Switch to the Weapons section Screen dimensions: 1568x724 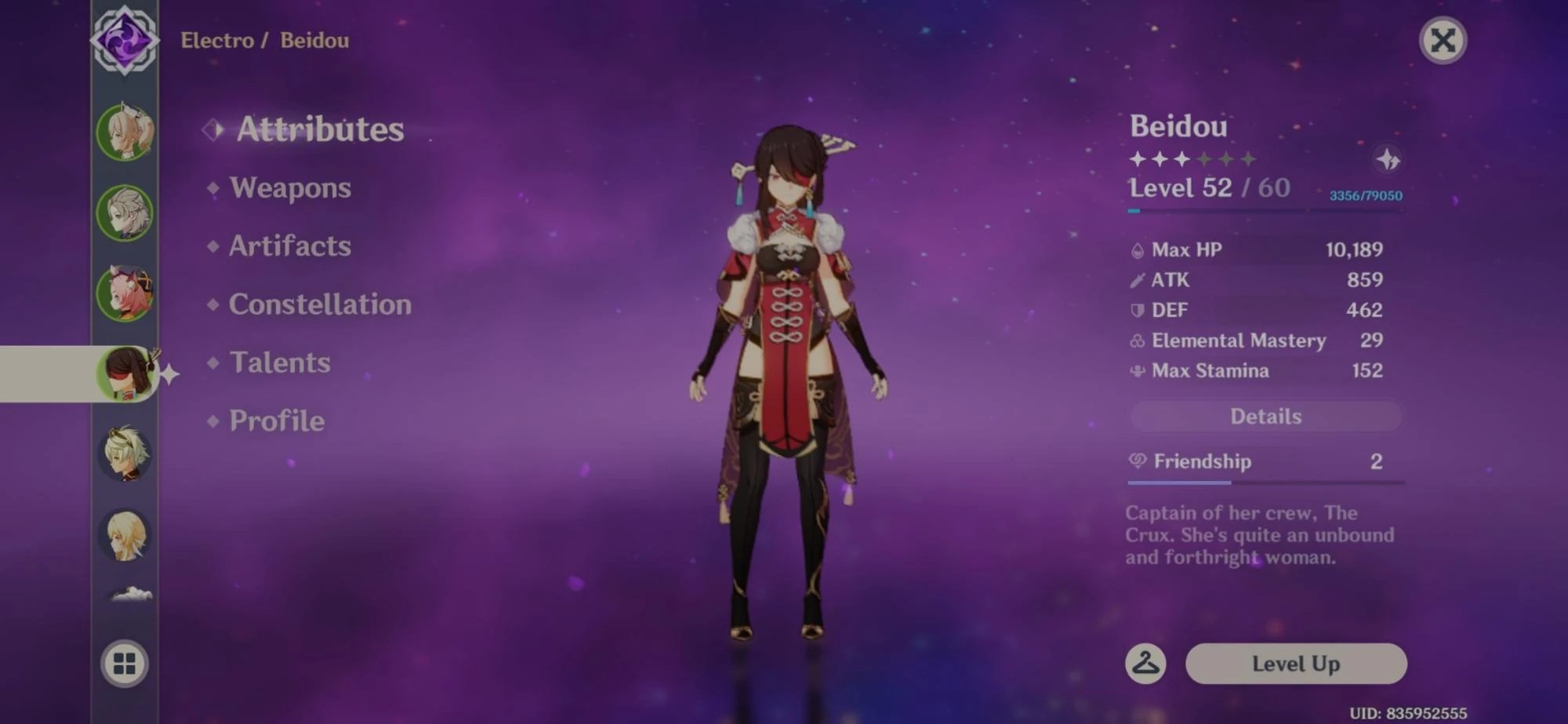click(x=289, y=188)
